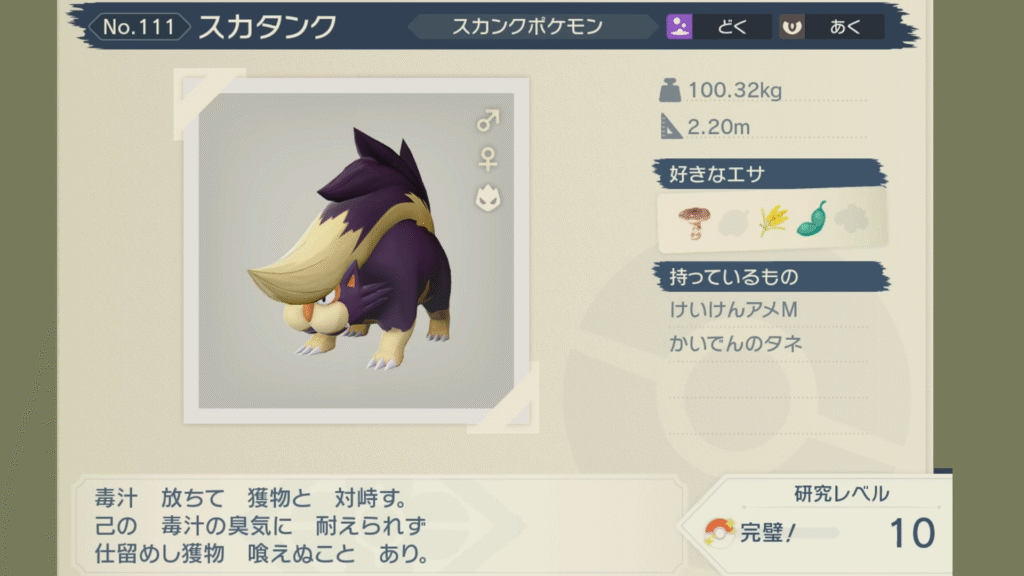Select the female form icon
Image resolution: width=1024 pixels, height=576 pixels.
tap(488, 158)
